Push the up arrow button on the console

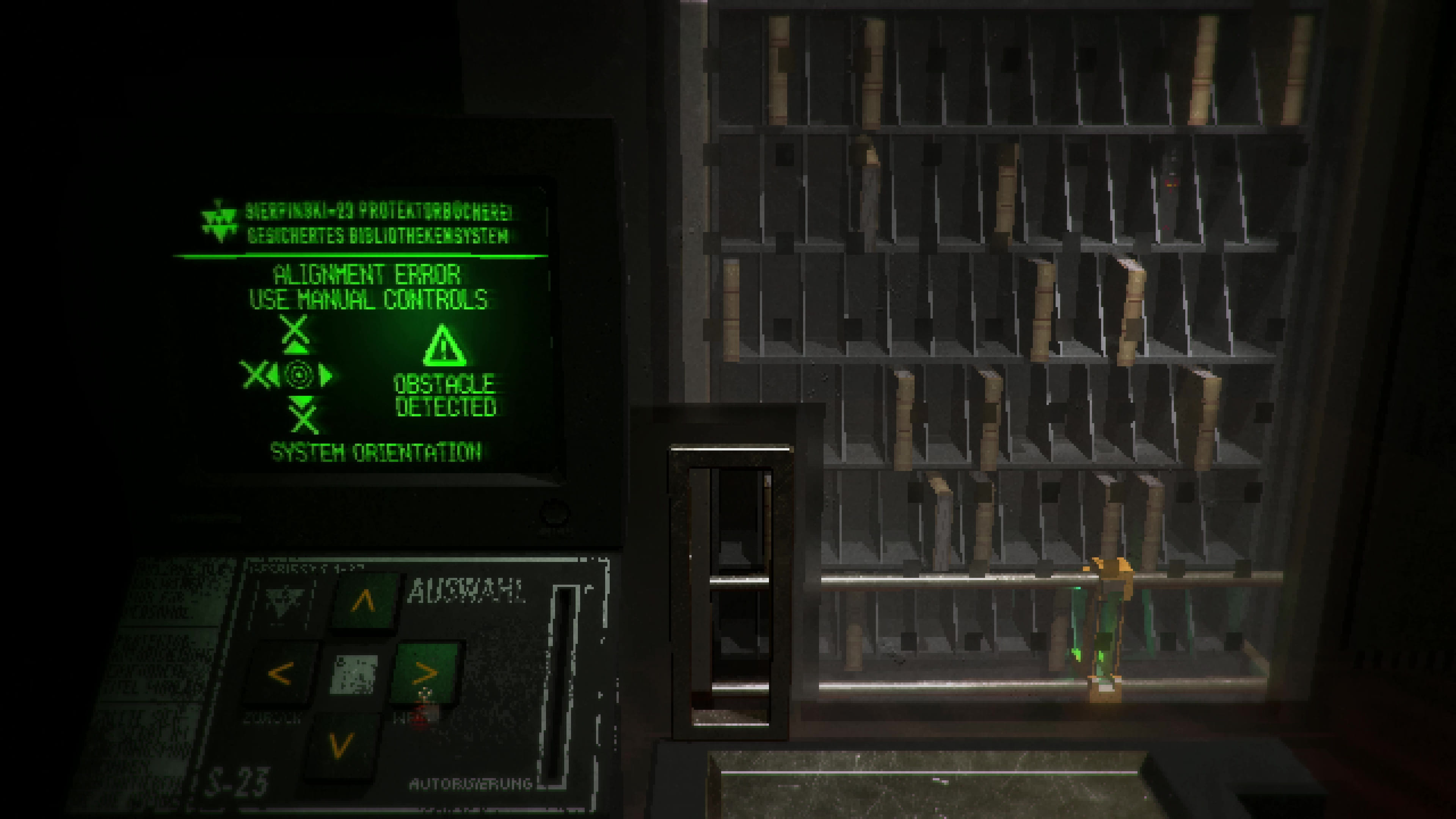[363, 601]
